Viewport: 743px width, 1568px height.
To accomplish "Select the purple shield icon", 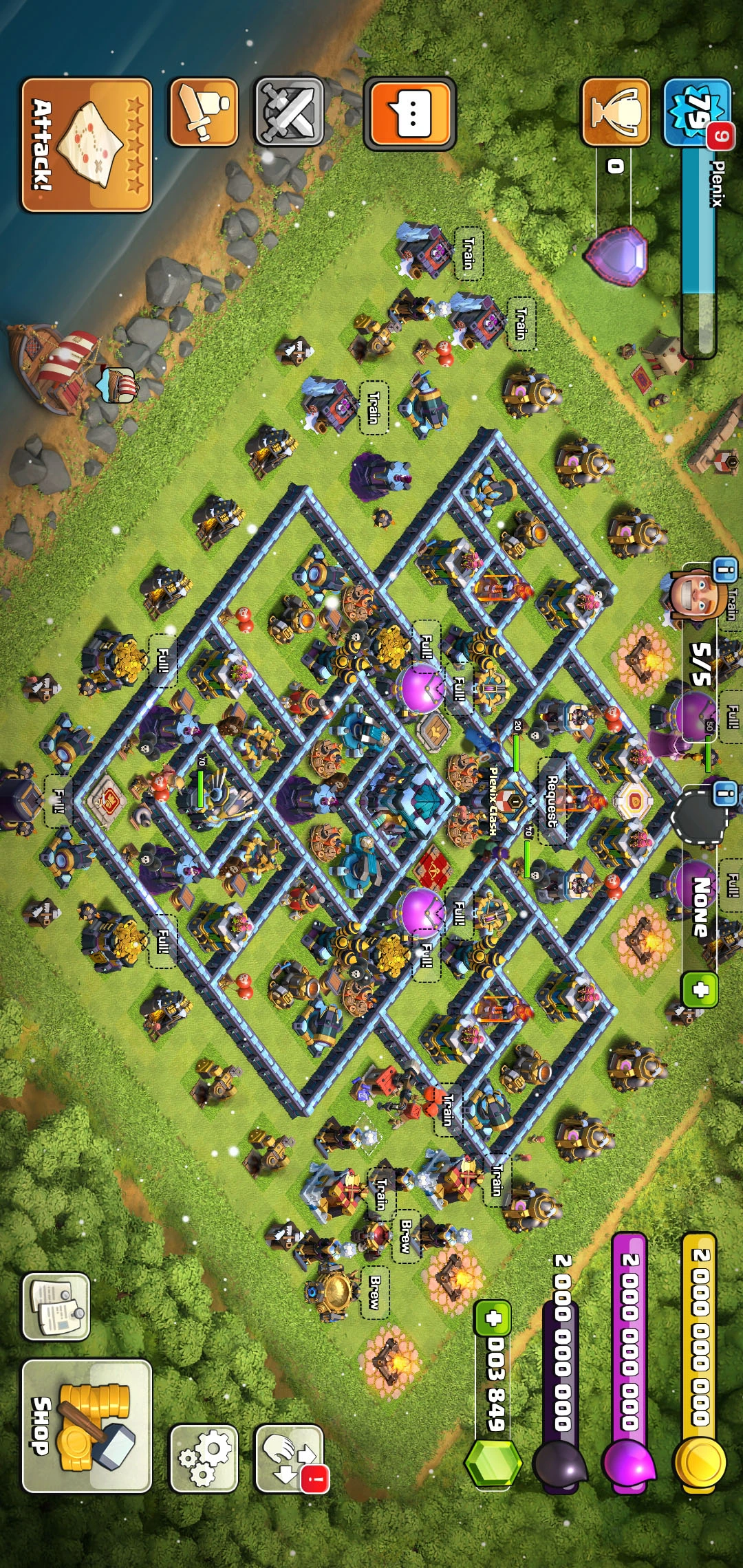I will click(616, 254).
